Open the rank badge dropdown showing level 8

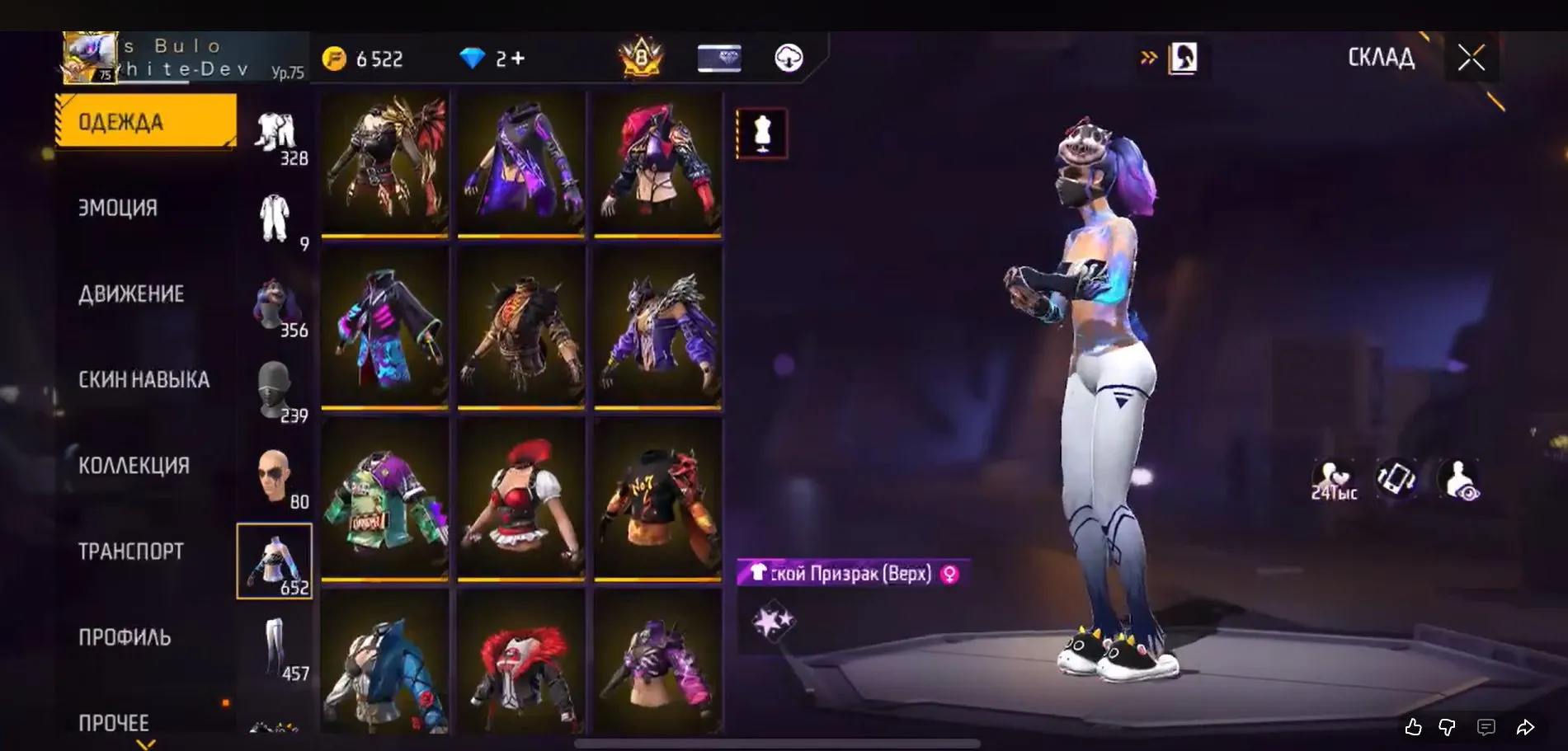pyautogui.click(x=642, y=58)
